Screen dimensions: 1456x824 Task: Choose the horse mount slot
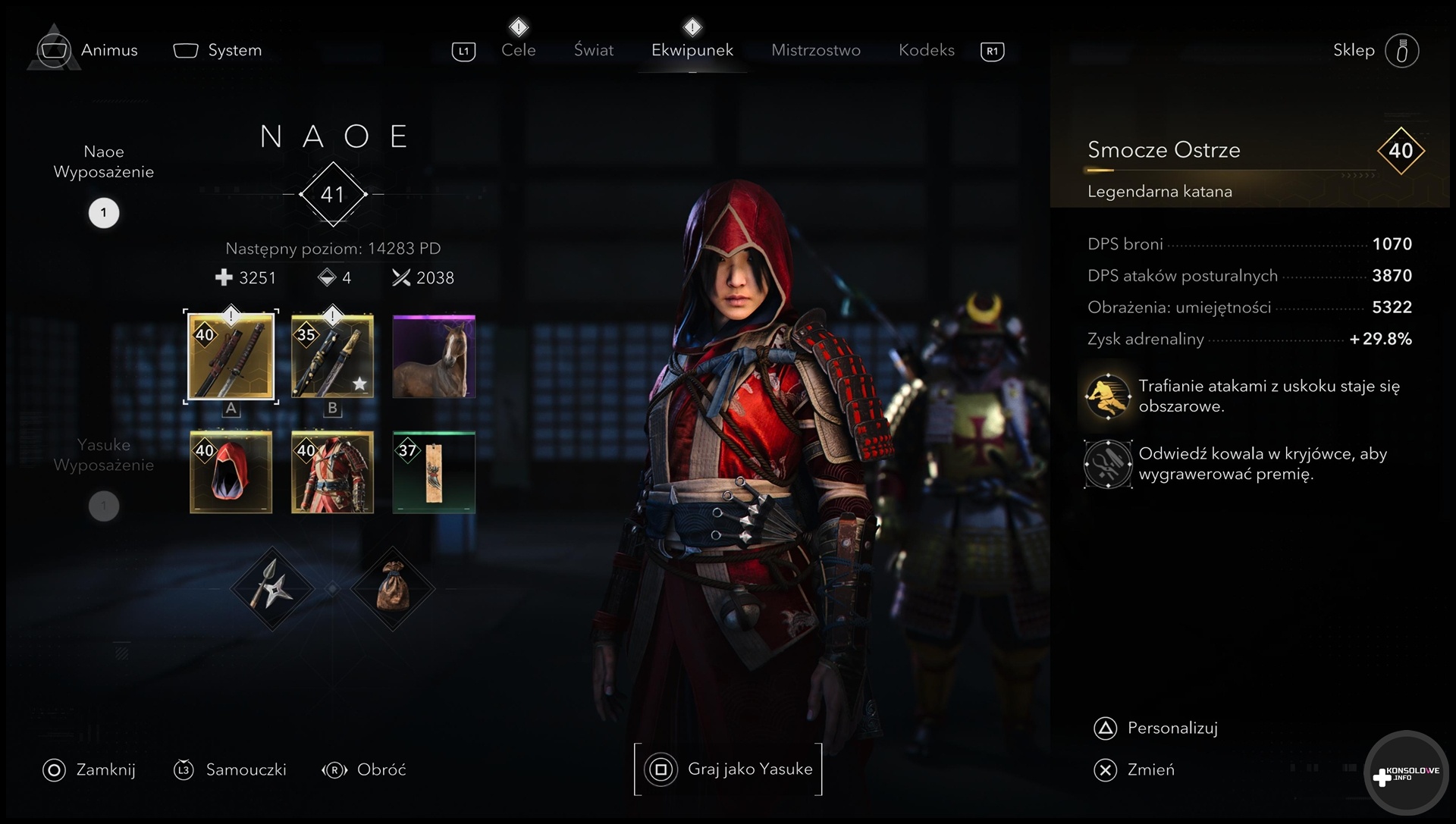pos(434,356)
